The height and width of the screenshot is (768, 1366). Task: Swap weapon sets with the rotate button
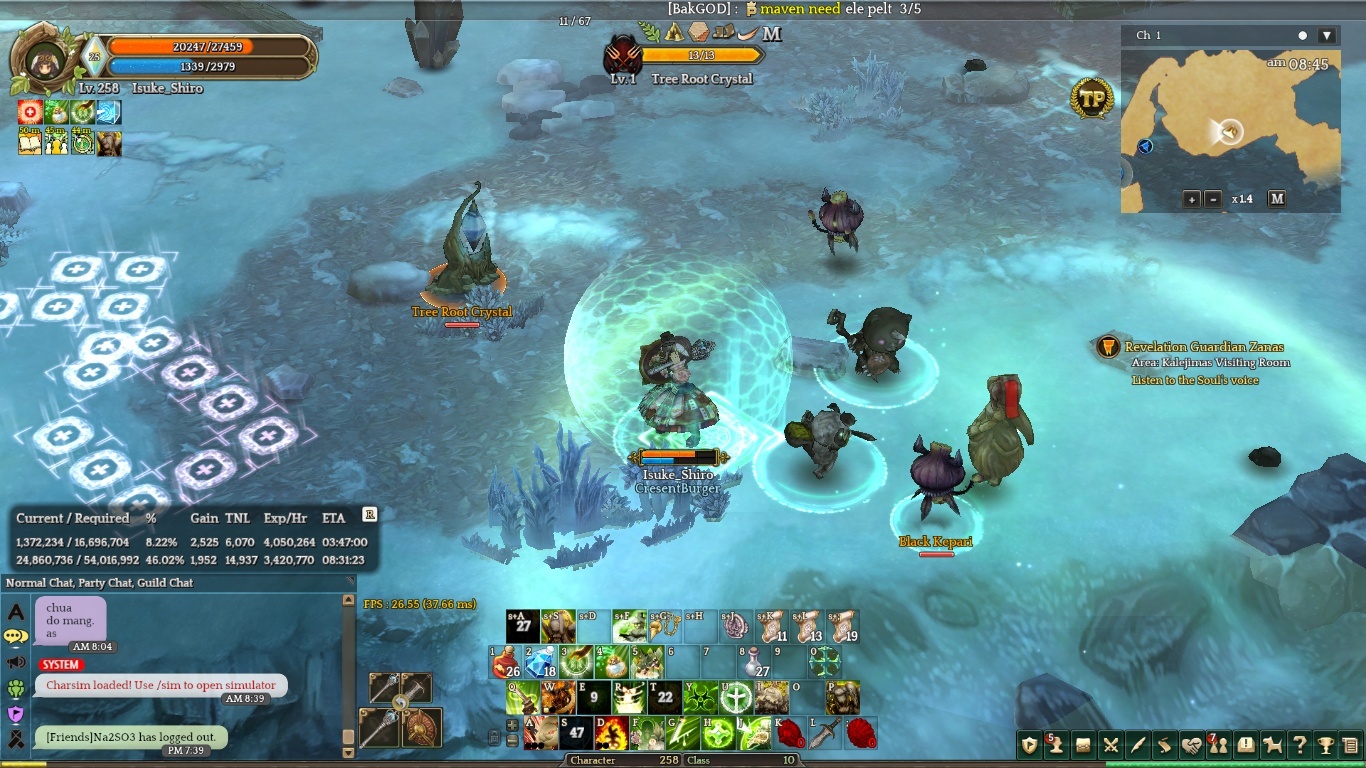400,704
